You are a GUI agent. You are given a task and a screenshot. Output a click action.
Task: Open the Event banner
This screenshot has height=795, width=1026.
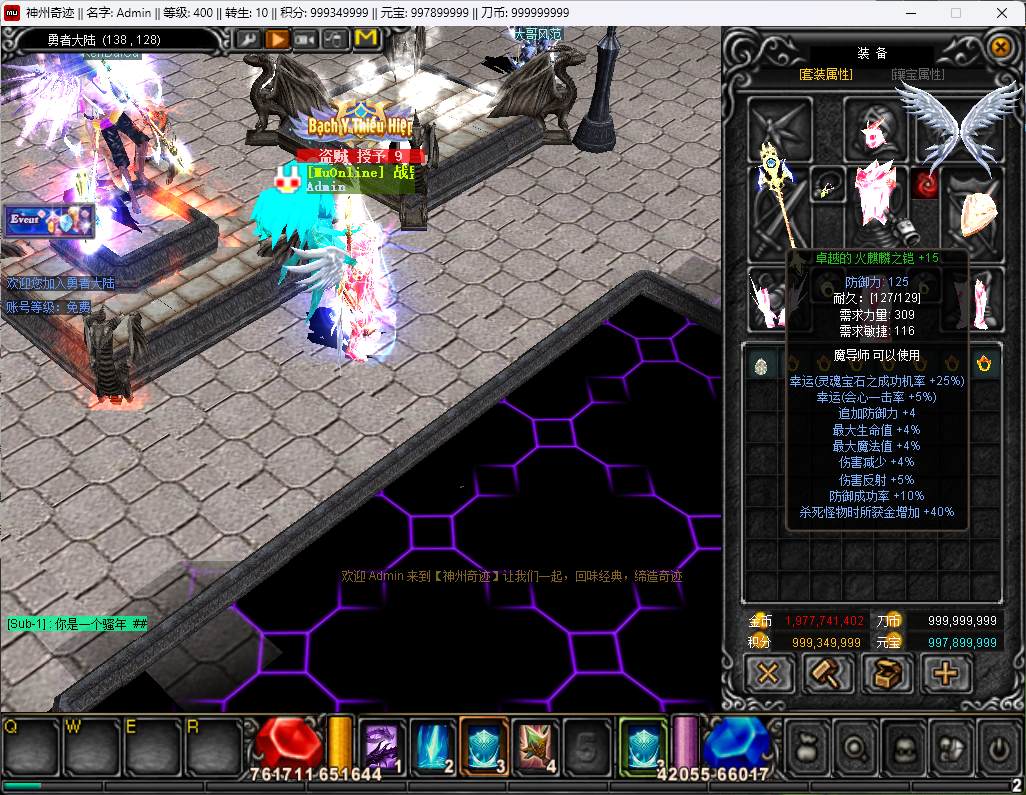point(49,220)
